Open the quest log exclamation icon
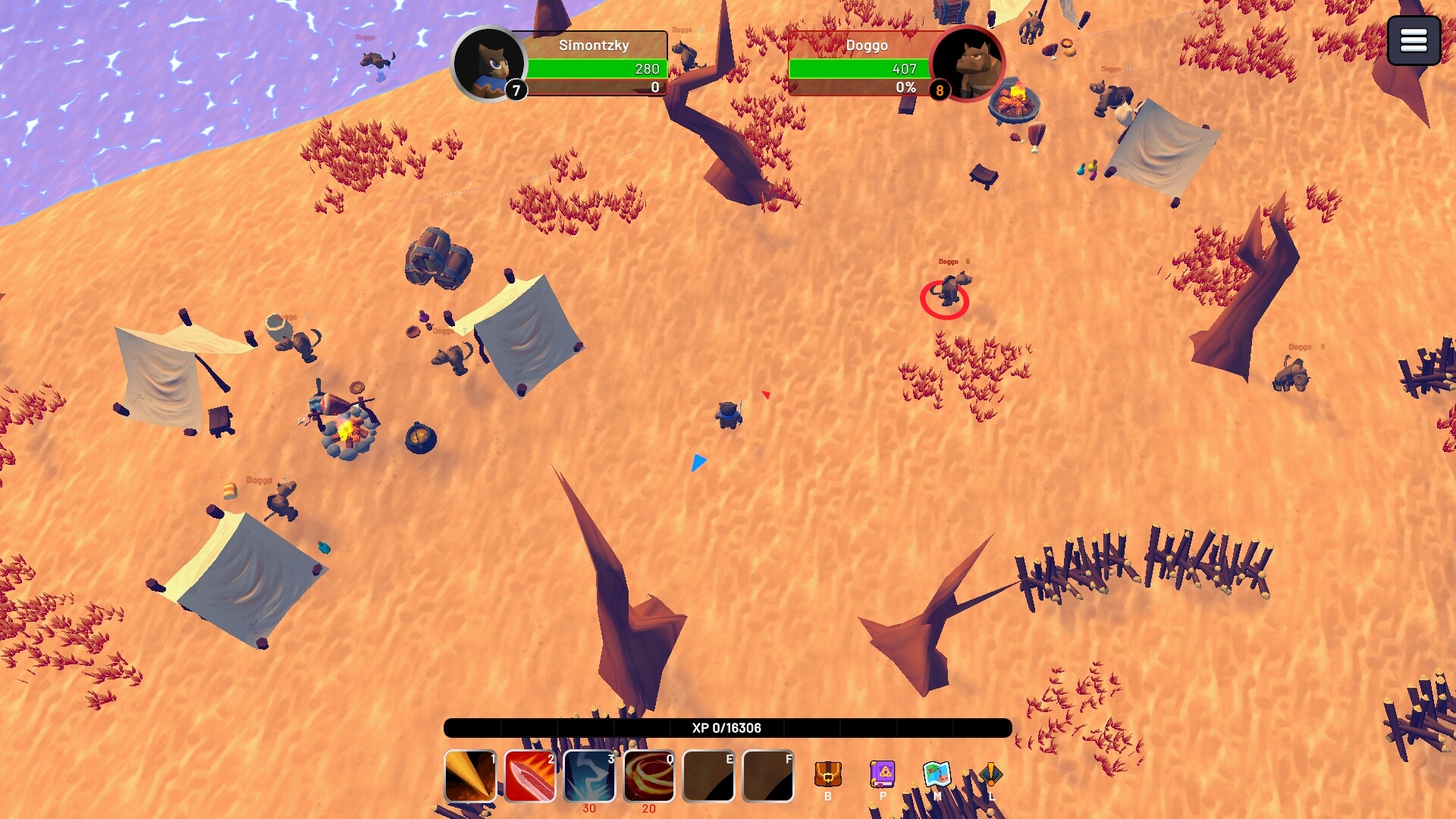 (990, 774)
